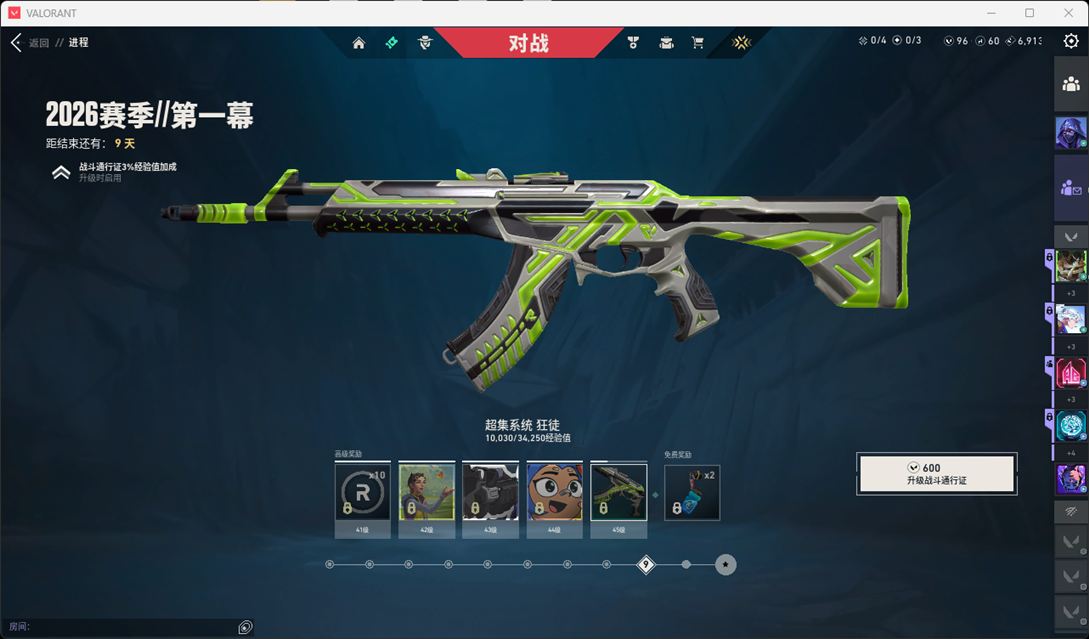The height and width of the screenshot is (639, 1089).
Task: Click the party chat input field
Action: (130, 627)
